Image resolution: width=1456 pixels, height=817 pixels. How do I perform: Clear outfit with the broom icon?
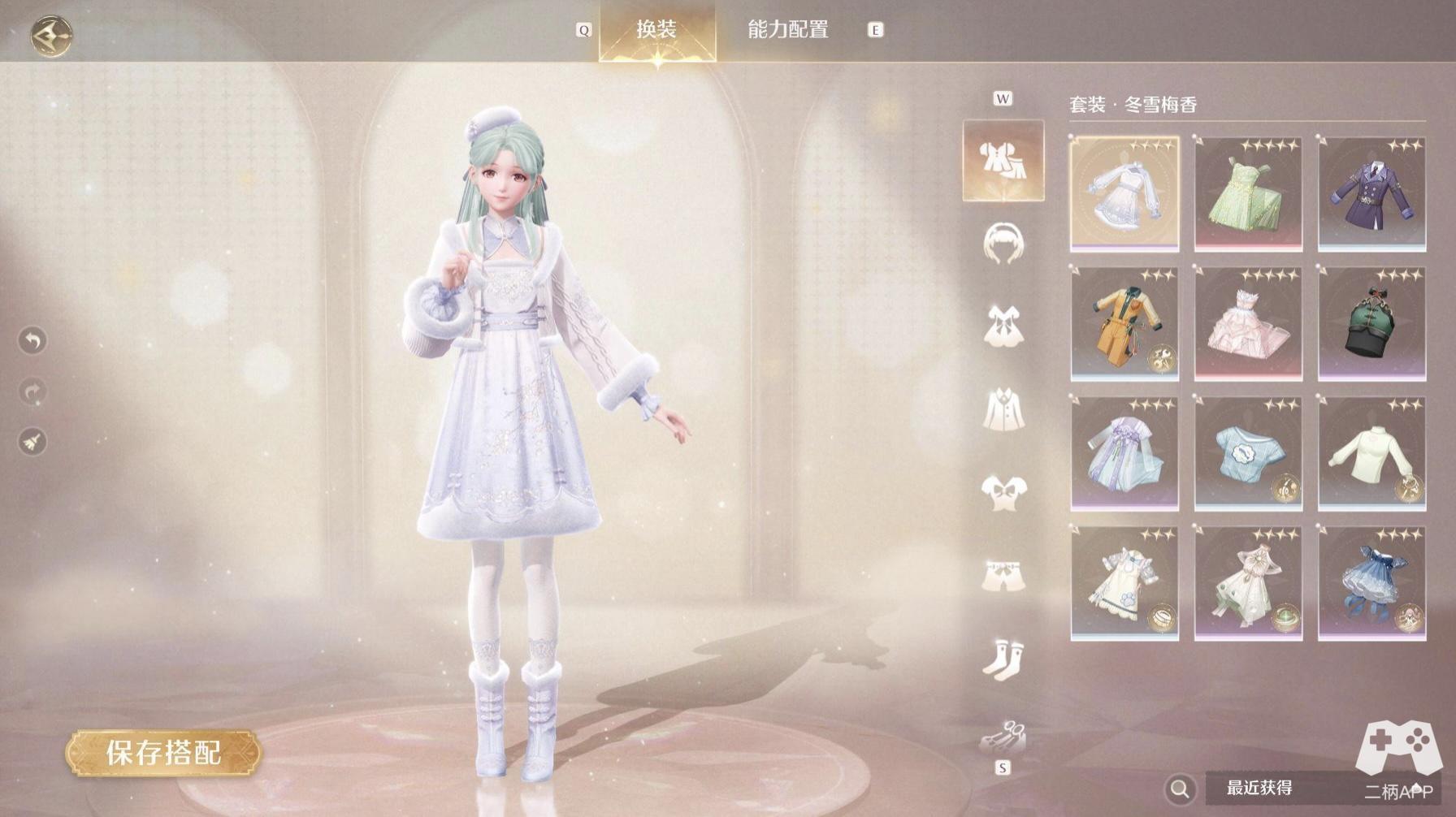click(x=32, y=442)
